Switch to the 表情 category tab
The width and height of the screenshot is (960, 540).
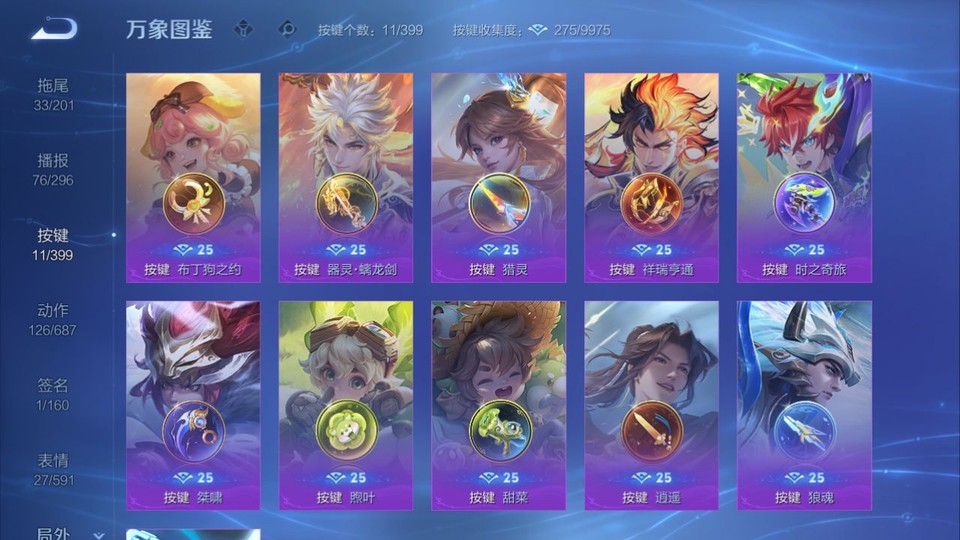click(x=53, y=469)
